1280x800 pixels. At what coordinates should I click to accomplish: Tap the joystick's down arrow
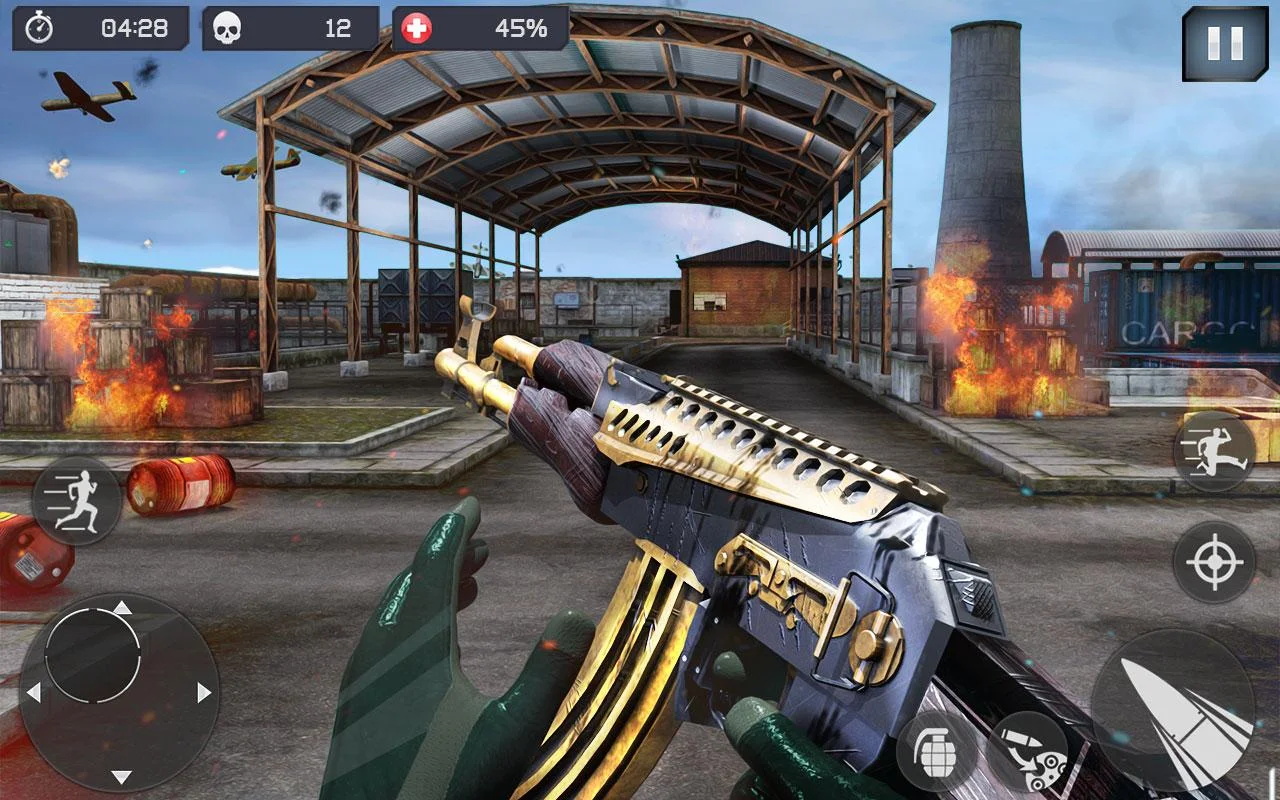pos(121,777)
